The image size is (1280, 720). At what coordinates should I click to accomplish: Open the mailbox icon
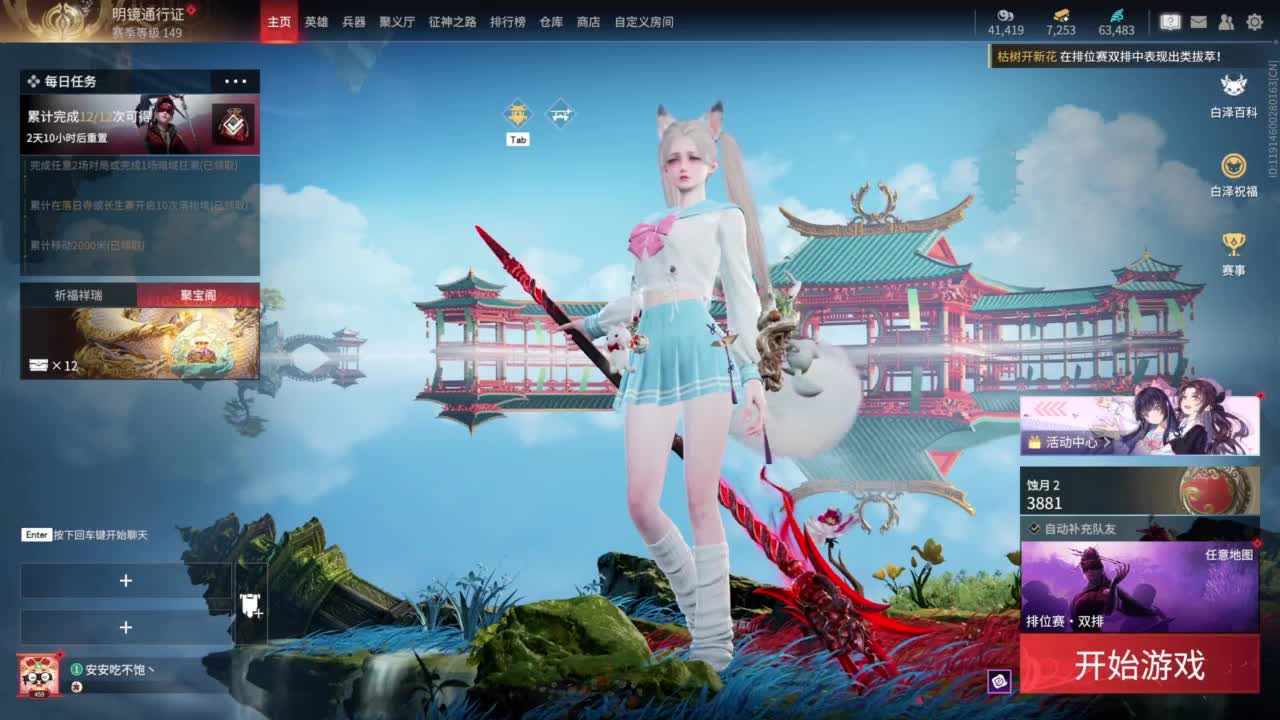1197,22
